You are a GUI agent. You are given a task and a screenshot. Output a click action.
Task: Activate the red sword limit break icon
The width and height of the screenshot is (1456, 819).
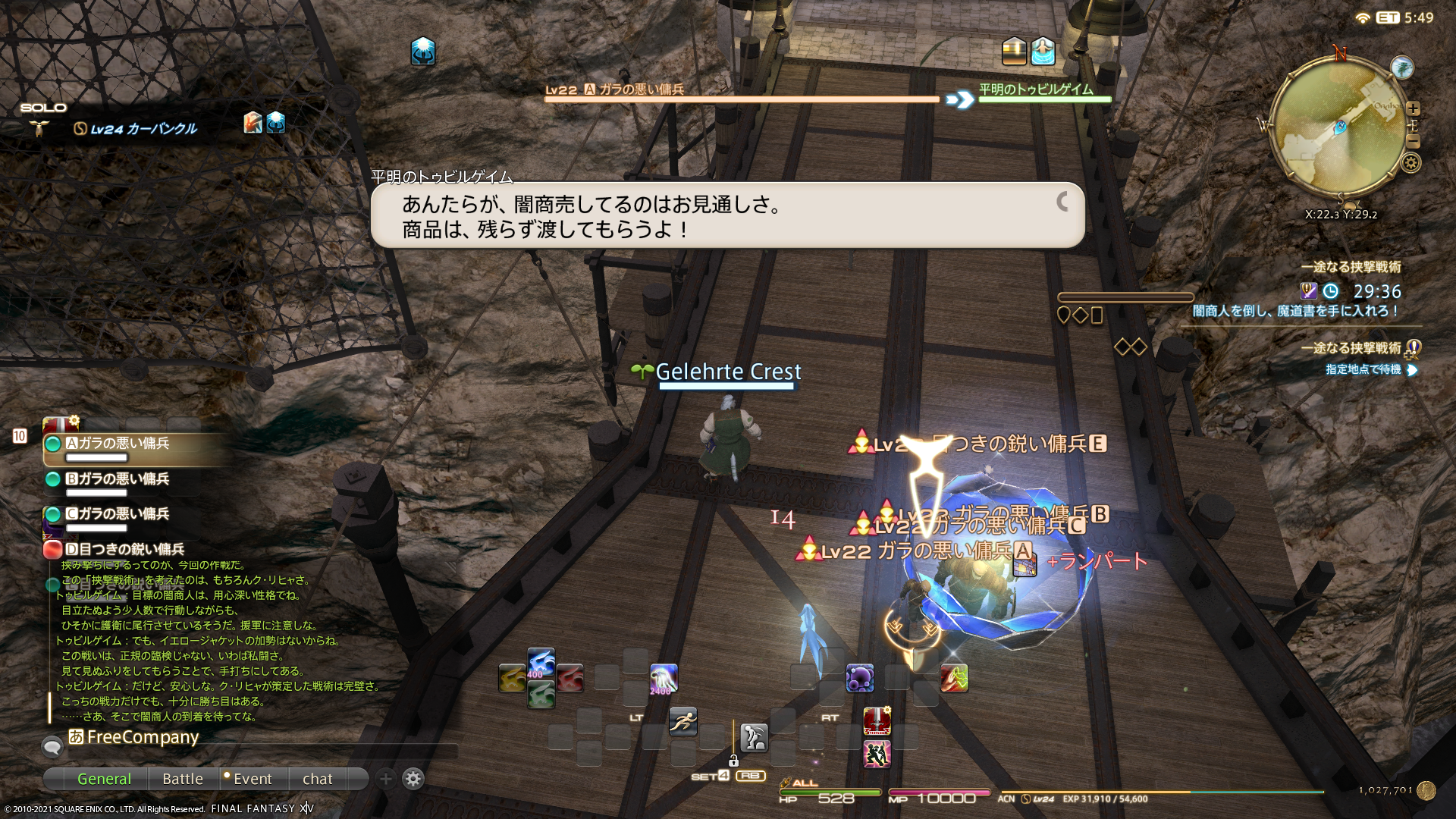coord(877,721)
